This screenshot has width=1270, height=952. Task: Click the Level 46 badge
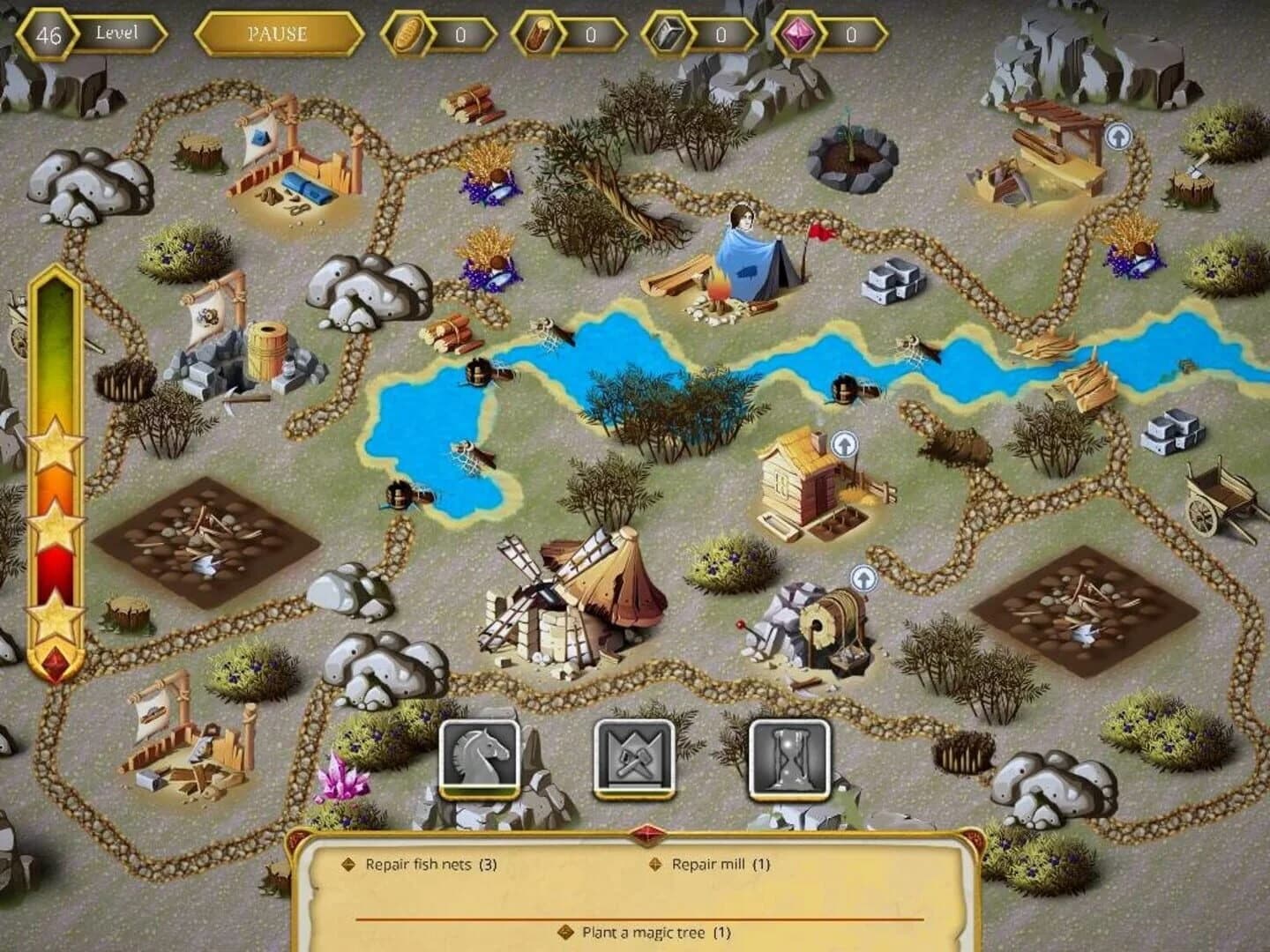pyautogui.click(x=49, y=33)
